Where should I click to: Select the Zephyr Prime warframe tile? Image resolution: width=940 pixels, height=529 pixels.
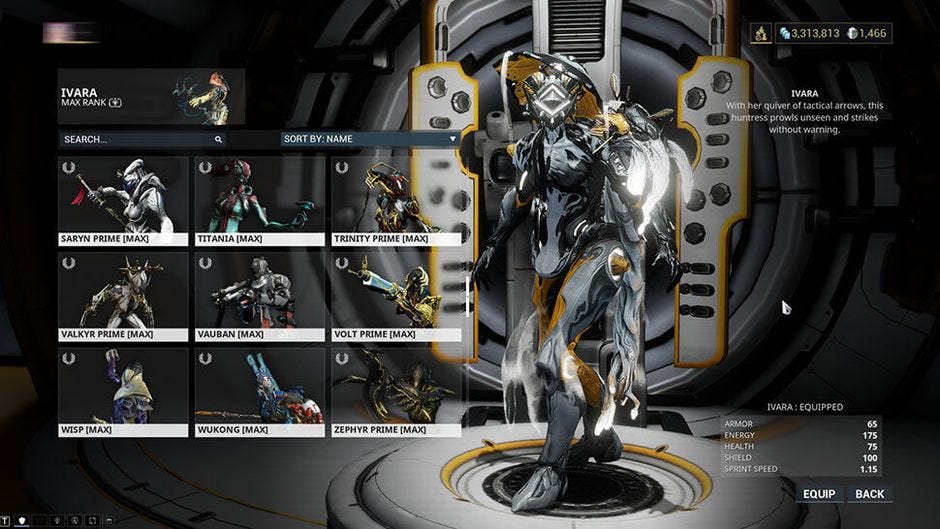click(396, 391)
